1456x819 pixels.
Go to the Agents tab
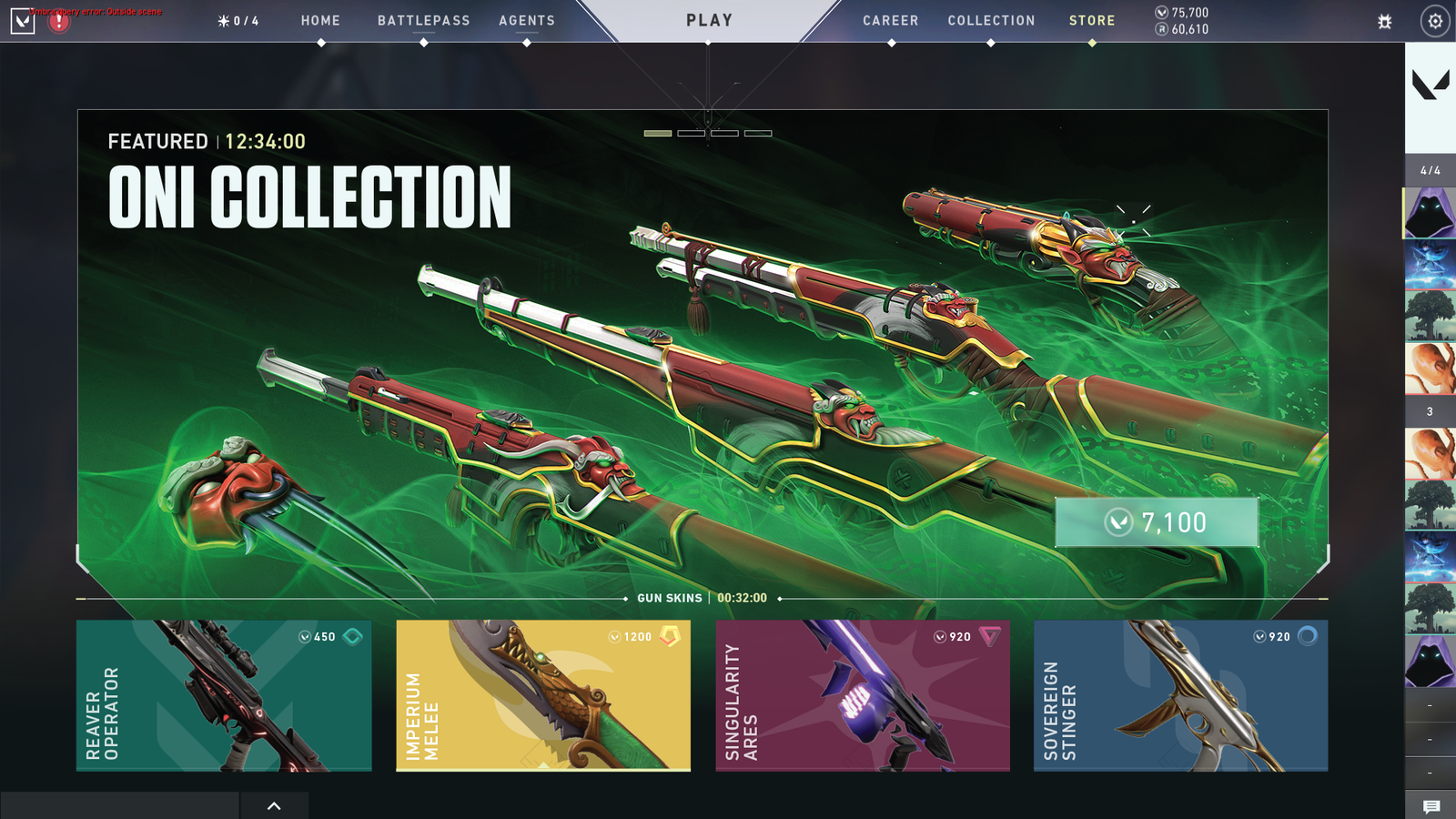tap(526, 20)
